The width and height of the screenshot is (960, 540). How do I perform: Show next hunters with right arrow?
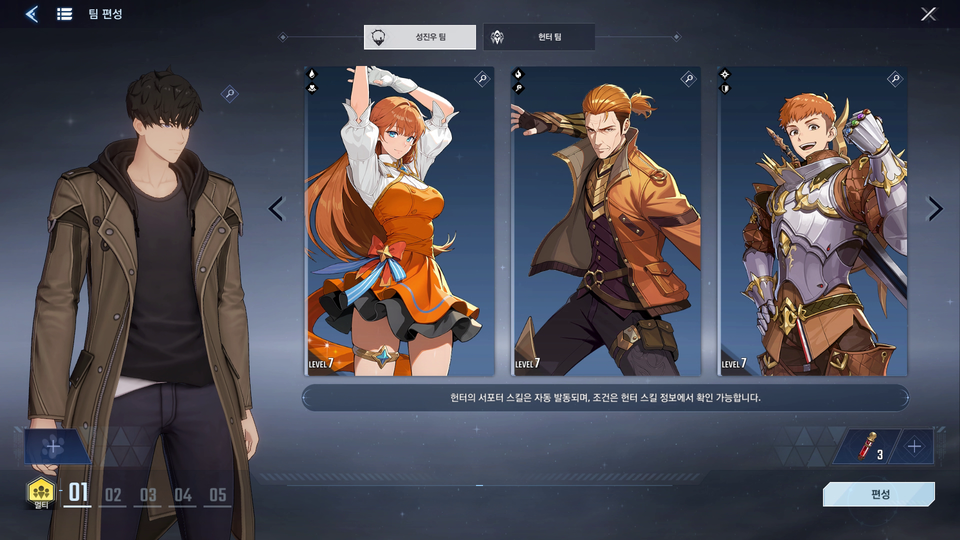tap(935, 209)
